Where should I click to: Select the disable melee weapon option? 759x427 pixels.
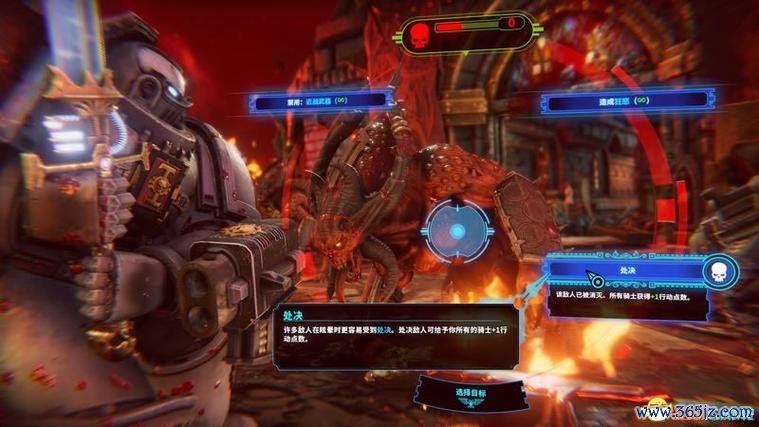point(318,100)
